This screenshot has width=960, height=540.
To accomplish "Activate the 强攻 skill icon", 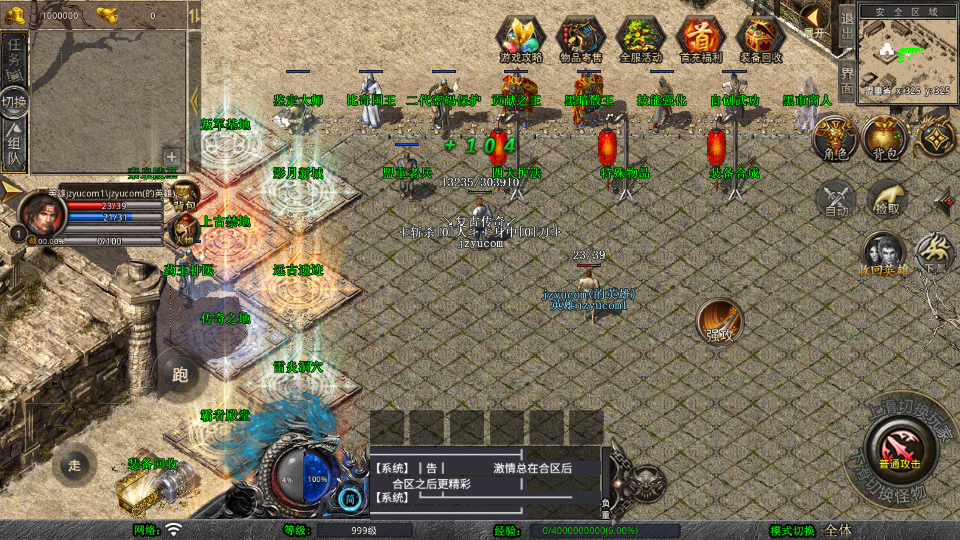I will [719, 320].
